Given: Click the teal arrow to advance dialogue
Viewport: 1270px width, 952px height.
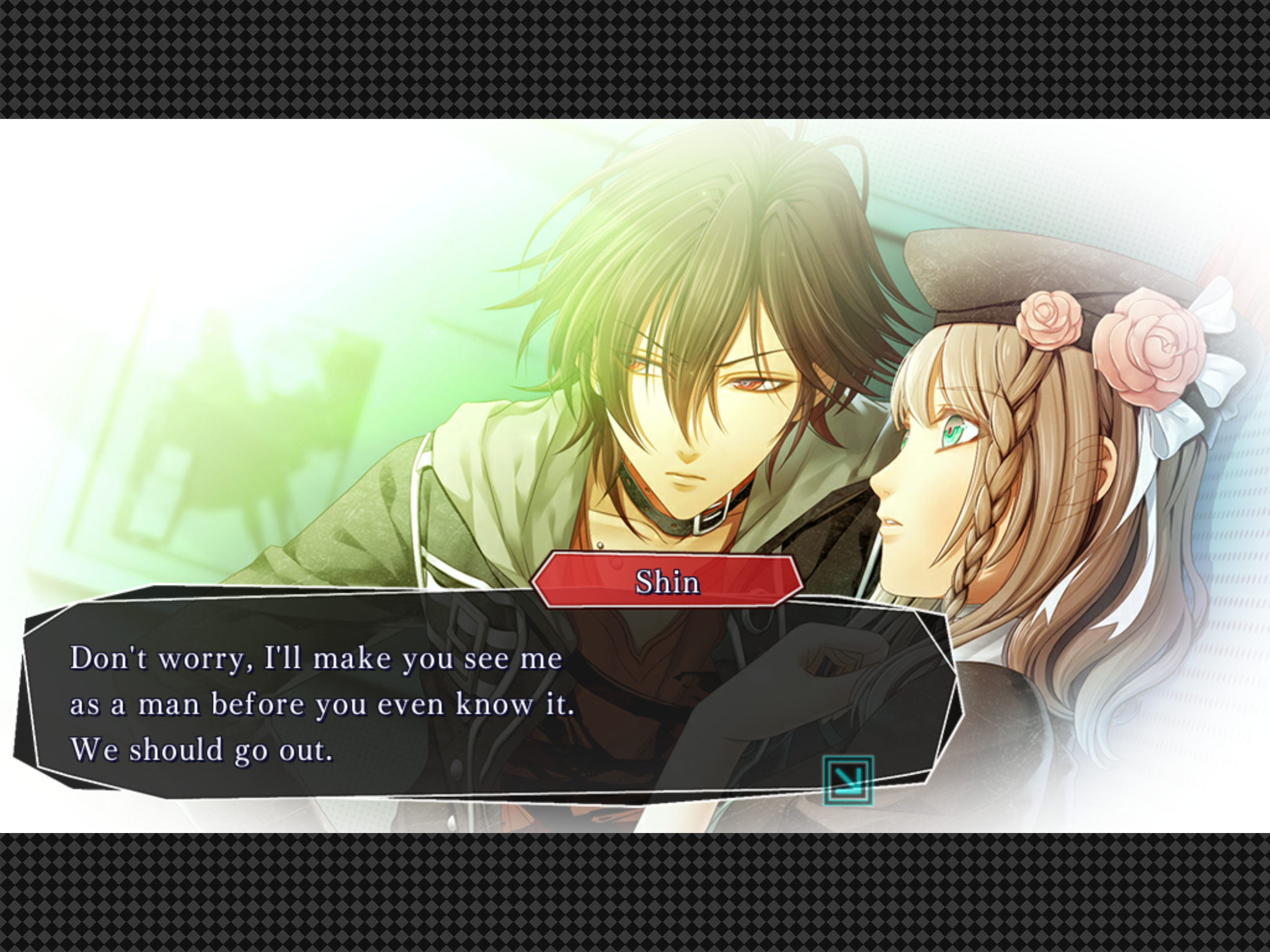Looking at the screenshot, I should click(x=848, y=780).
